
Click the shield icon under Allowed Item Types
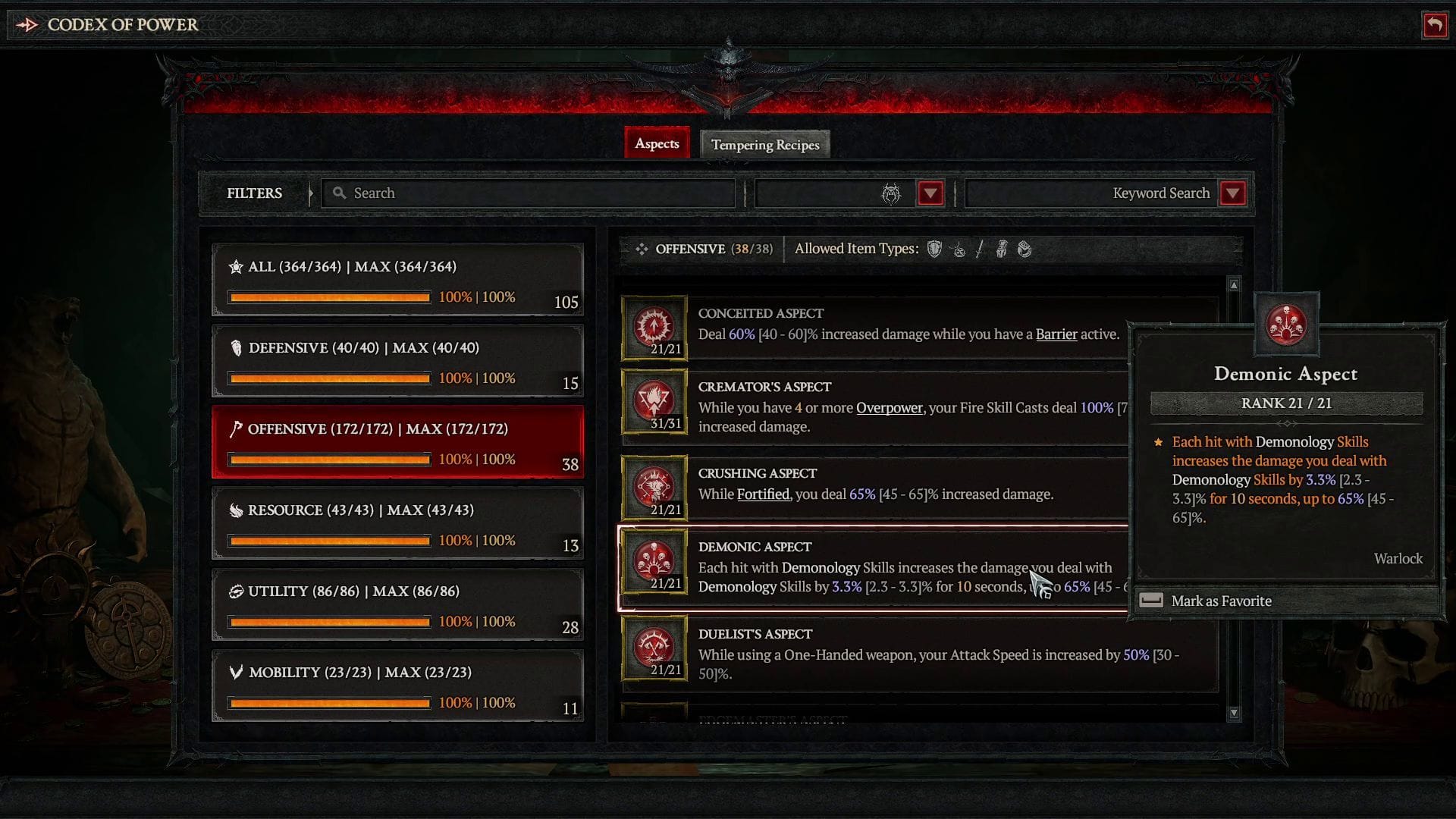pyautogui.click(x=934, y=249)
